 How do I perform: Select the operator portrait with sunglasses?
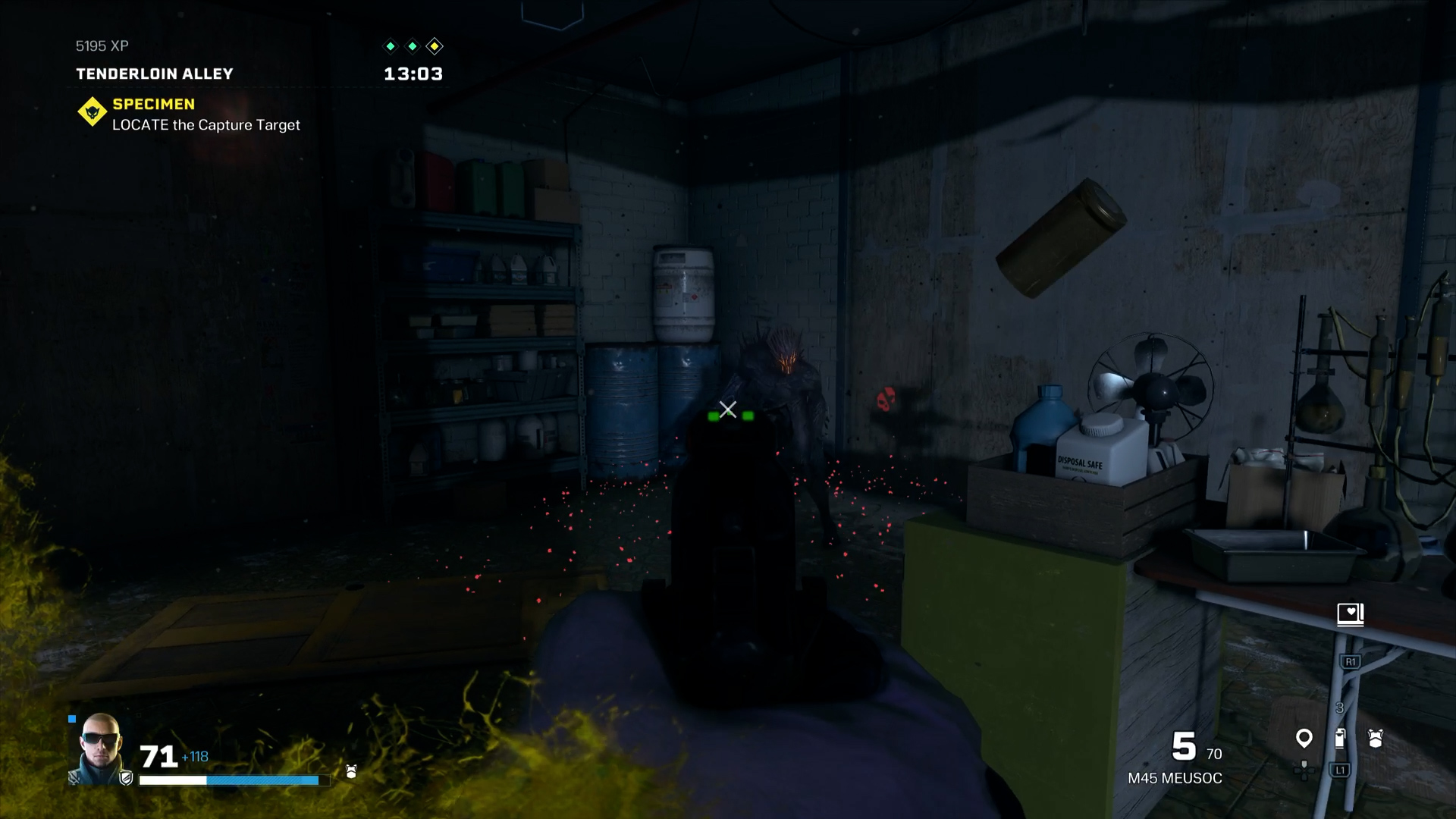click(x=100, y=745)
